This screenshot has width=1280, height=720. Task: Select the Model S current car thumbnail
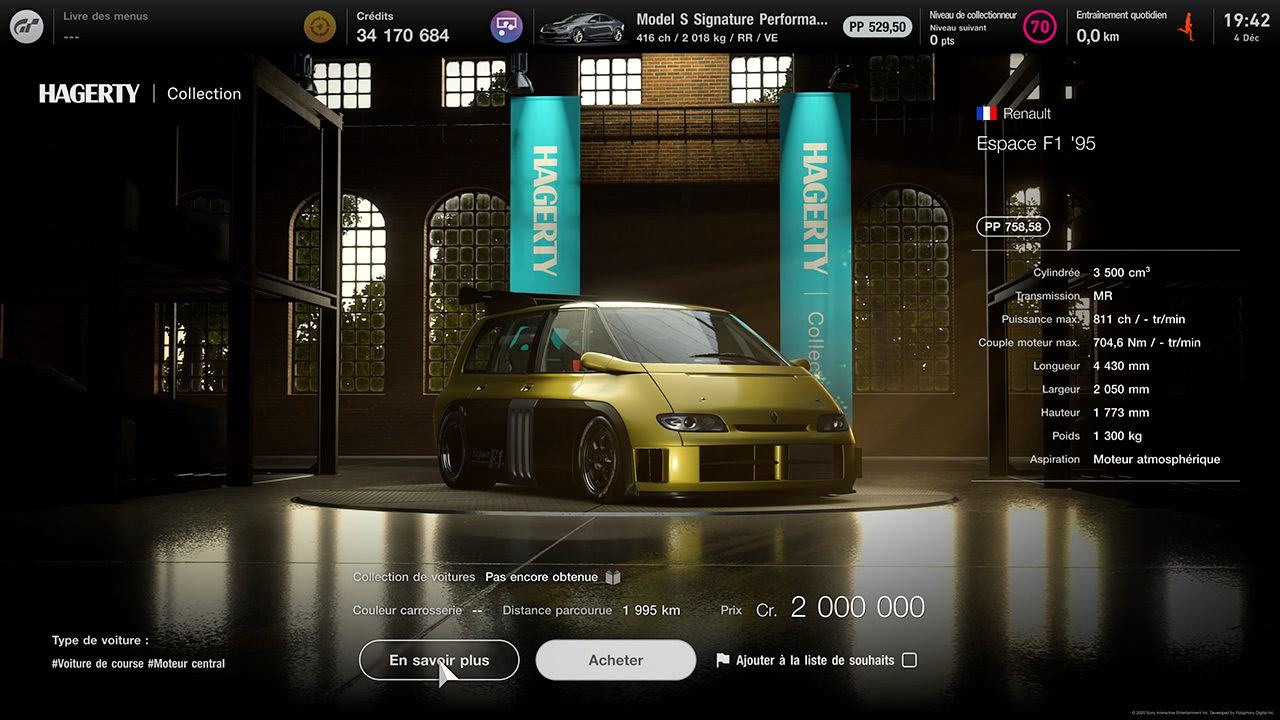[582, 27]
